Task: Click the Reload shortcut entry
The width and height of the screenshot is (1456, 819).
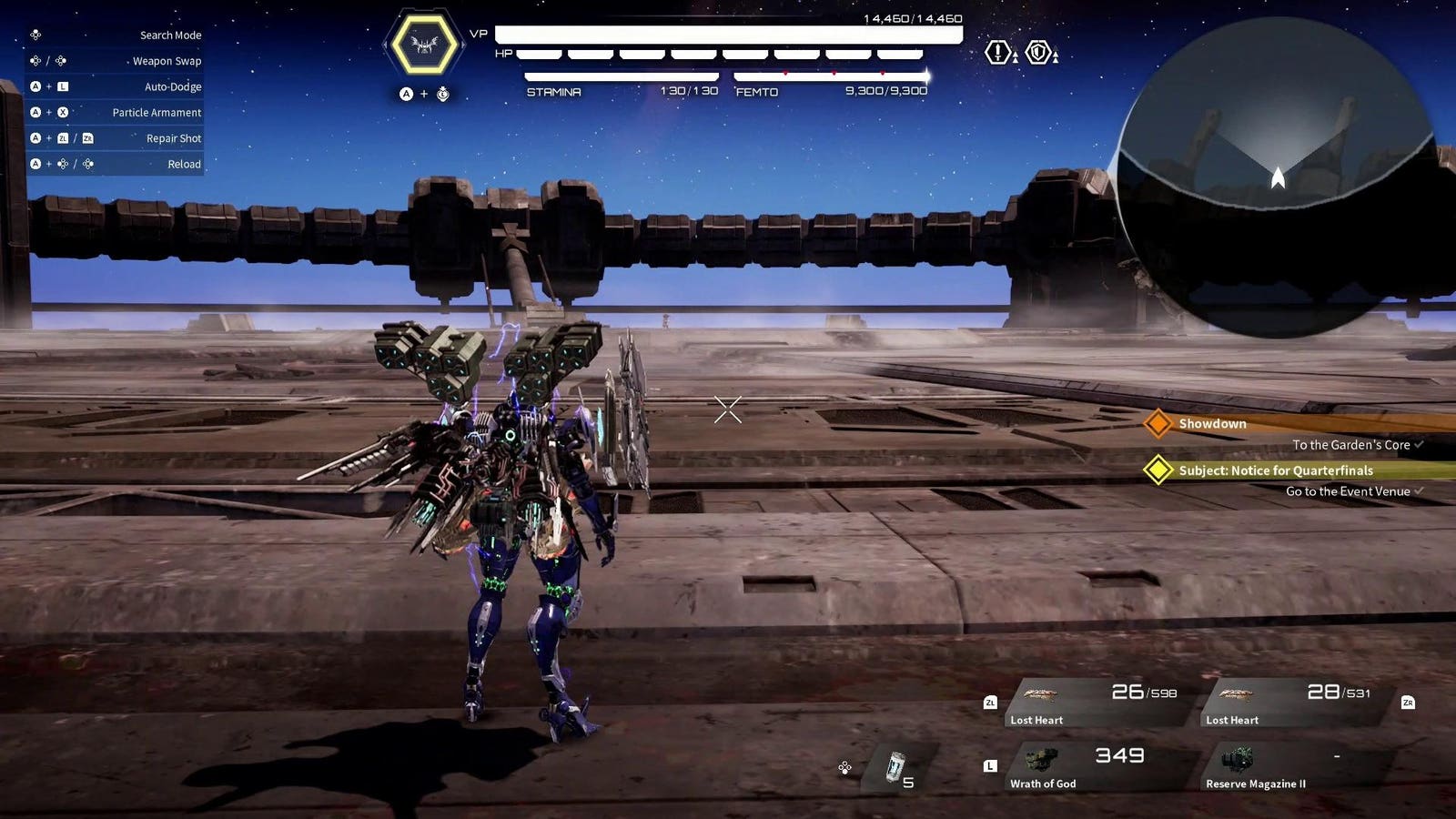Action: click(x=184, y=164)
